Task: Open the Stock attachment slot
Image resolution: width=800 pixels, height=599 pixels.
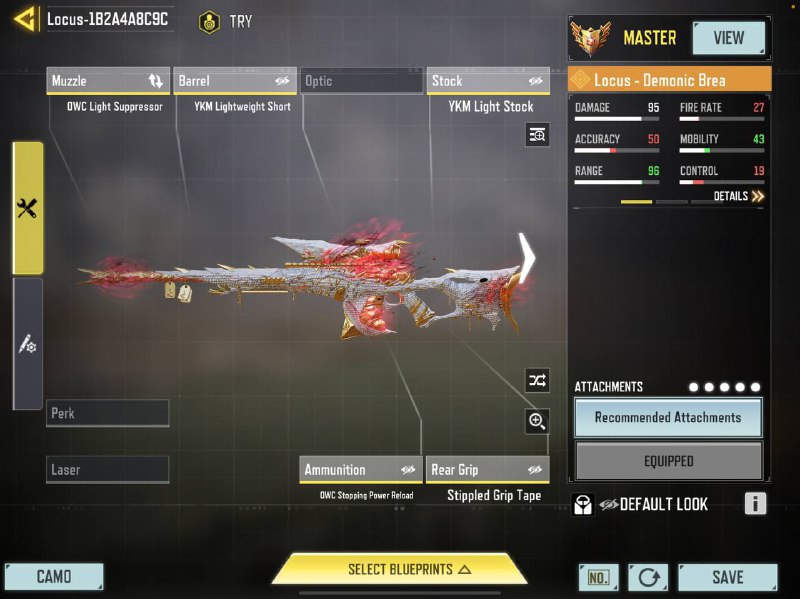Action: click(488, 81)
